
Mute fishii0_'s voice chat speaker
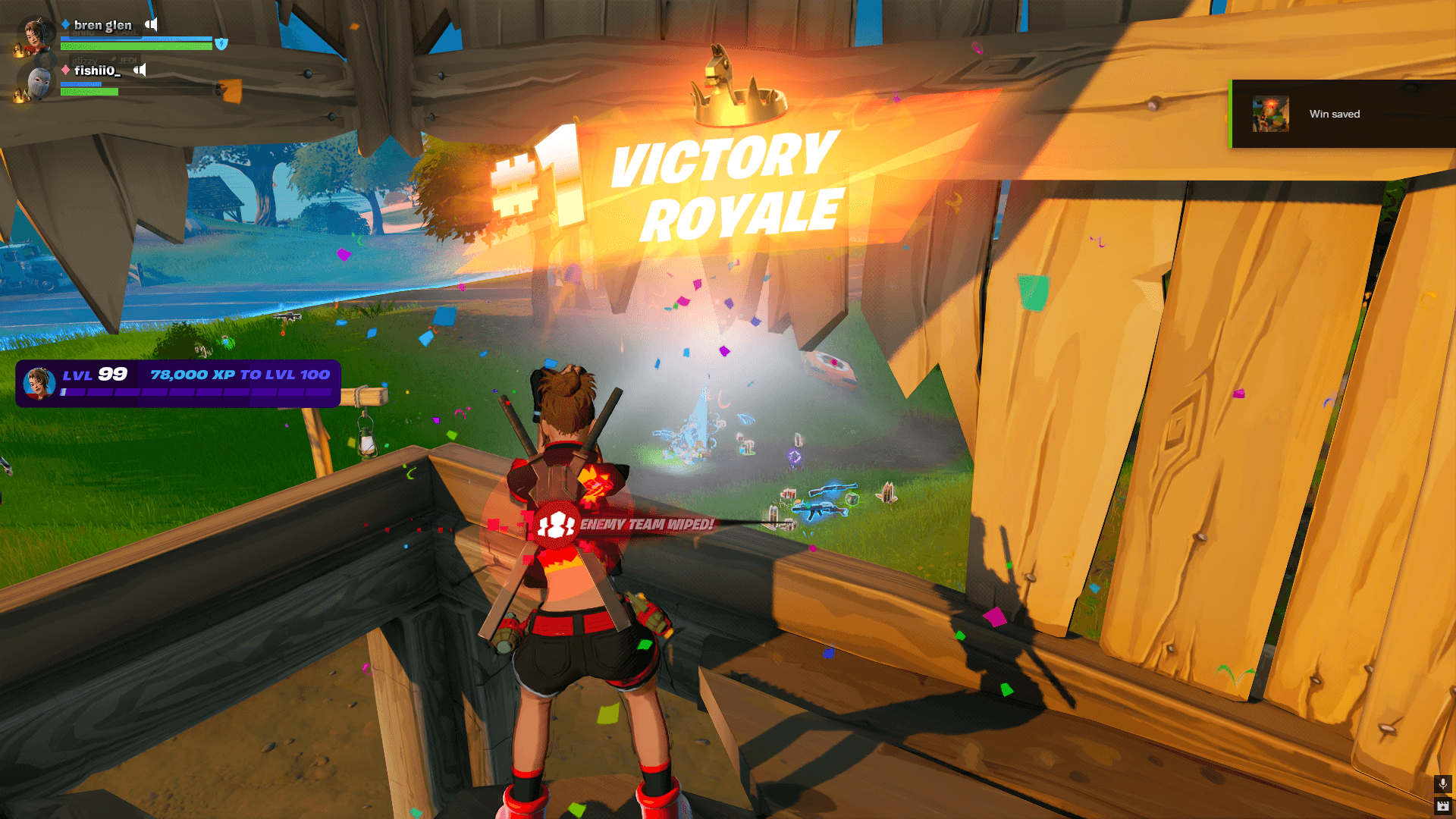139,71
